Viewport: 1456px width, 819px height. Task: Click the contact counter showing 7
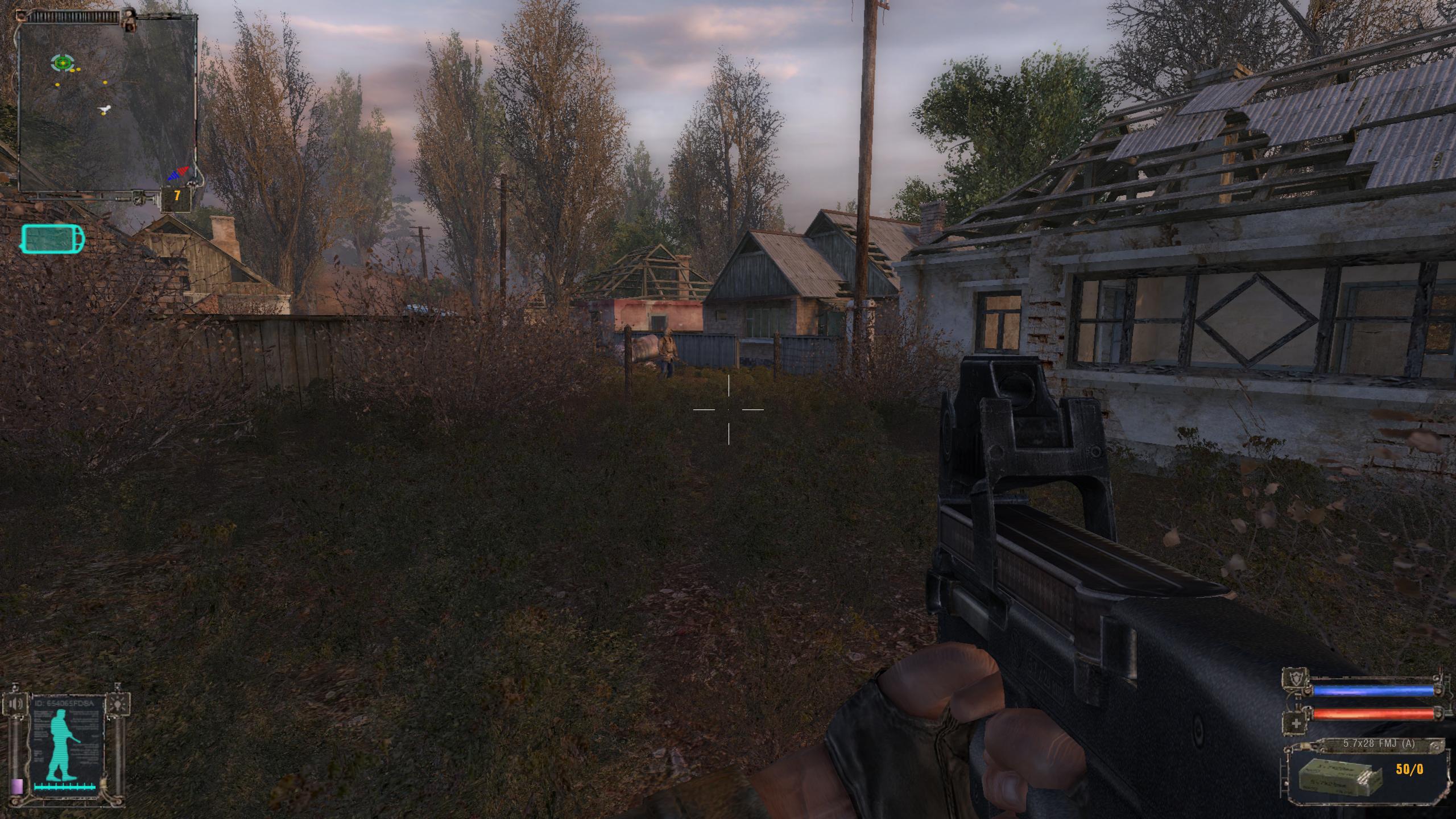coord(177,196)
